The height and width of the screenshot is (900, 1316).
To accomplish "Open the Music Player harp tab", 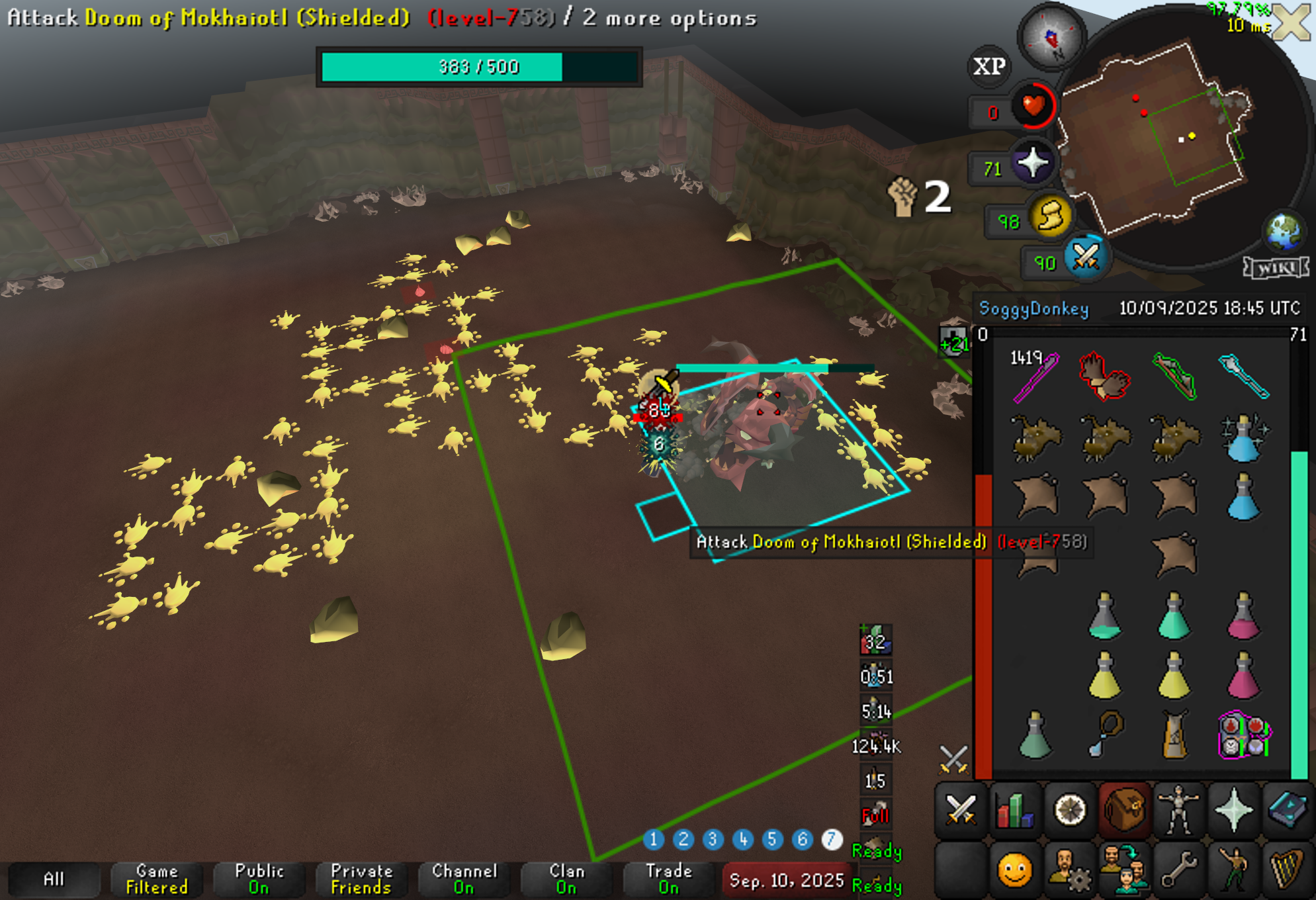I will coord(1288,870).
